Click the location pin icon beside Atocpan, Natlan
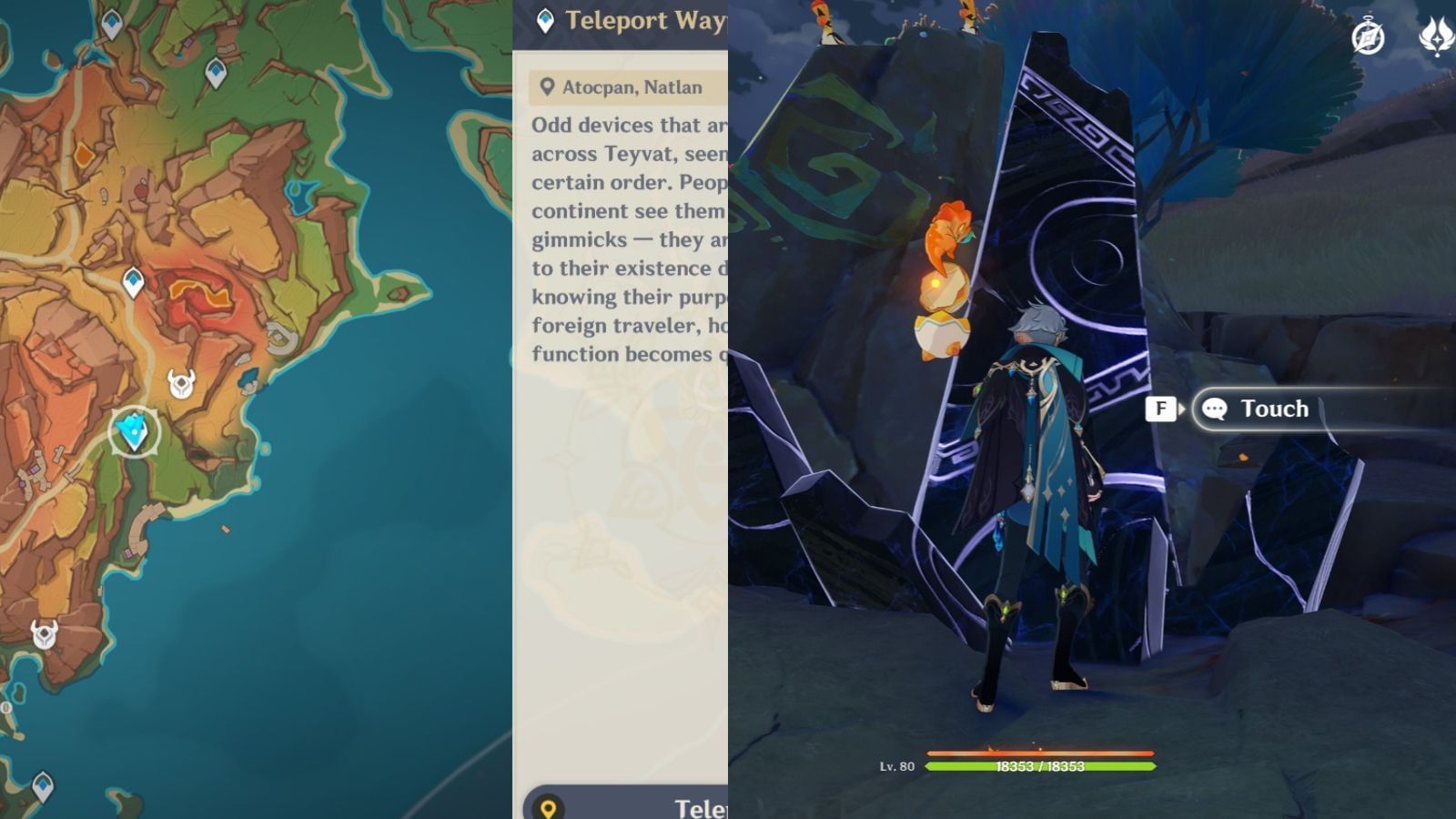 click(546, 86)
